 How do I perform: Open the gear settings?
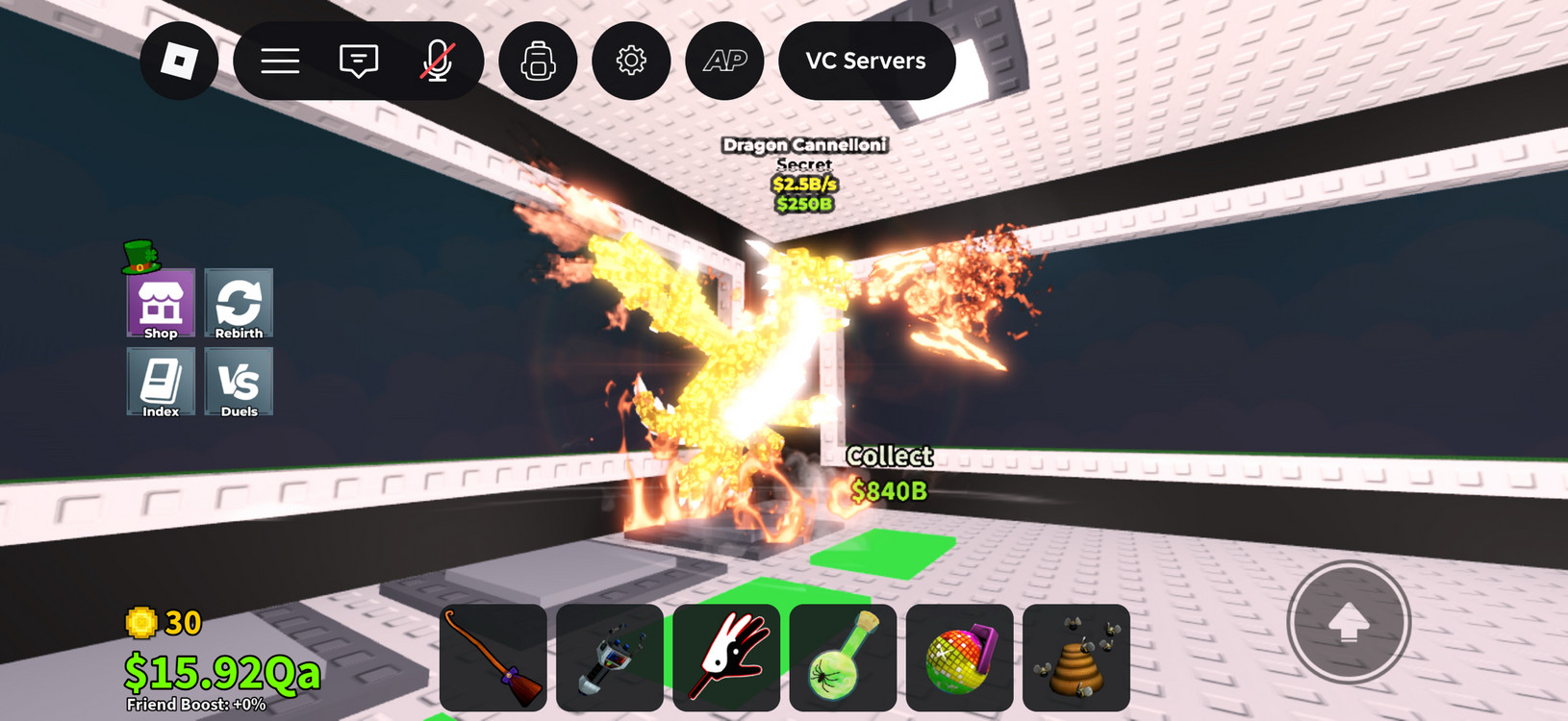point(631,61)
